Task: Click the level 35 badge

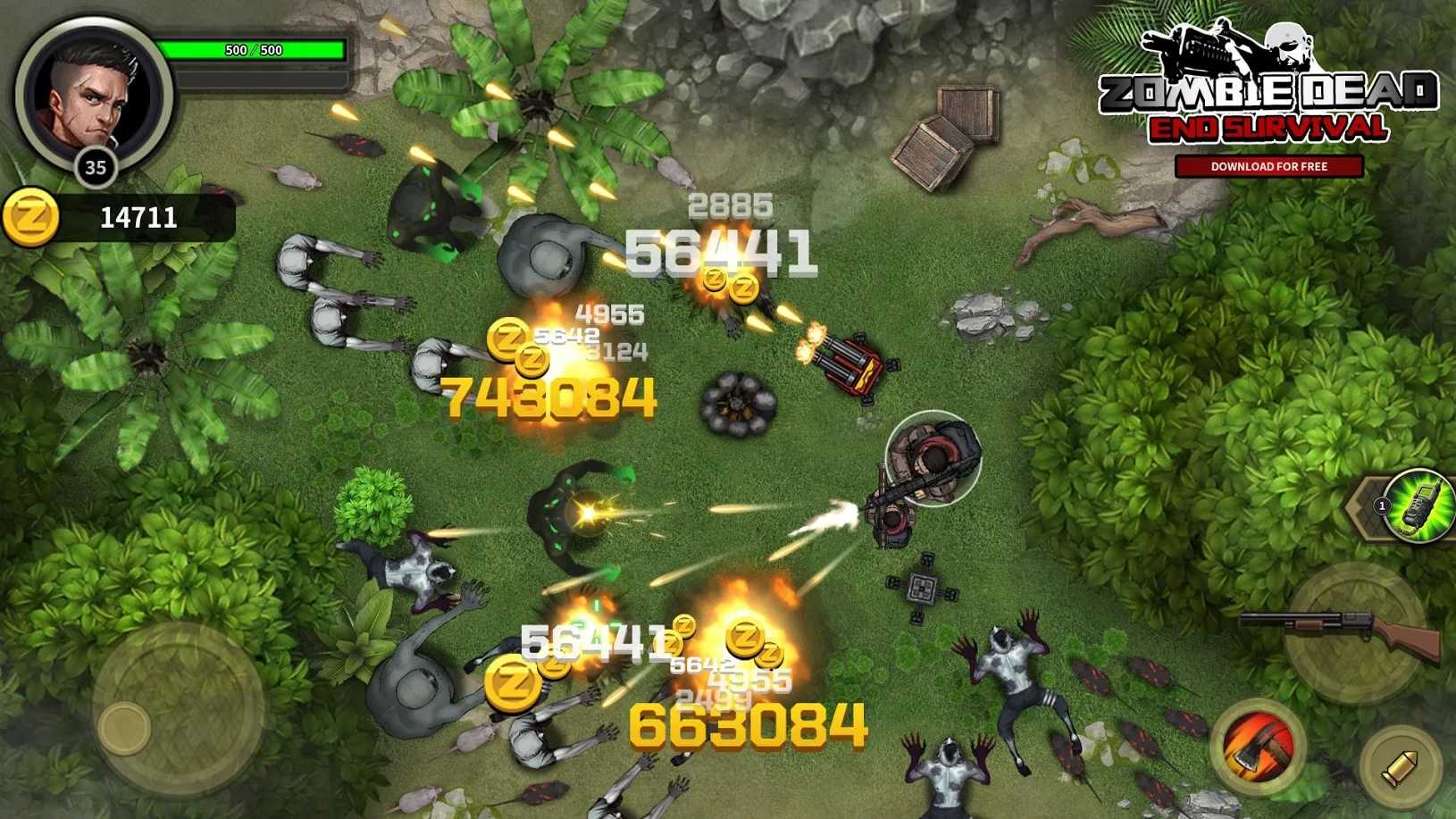Action: [98, 165]
